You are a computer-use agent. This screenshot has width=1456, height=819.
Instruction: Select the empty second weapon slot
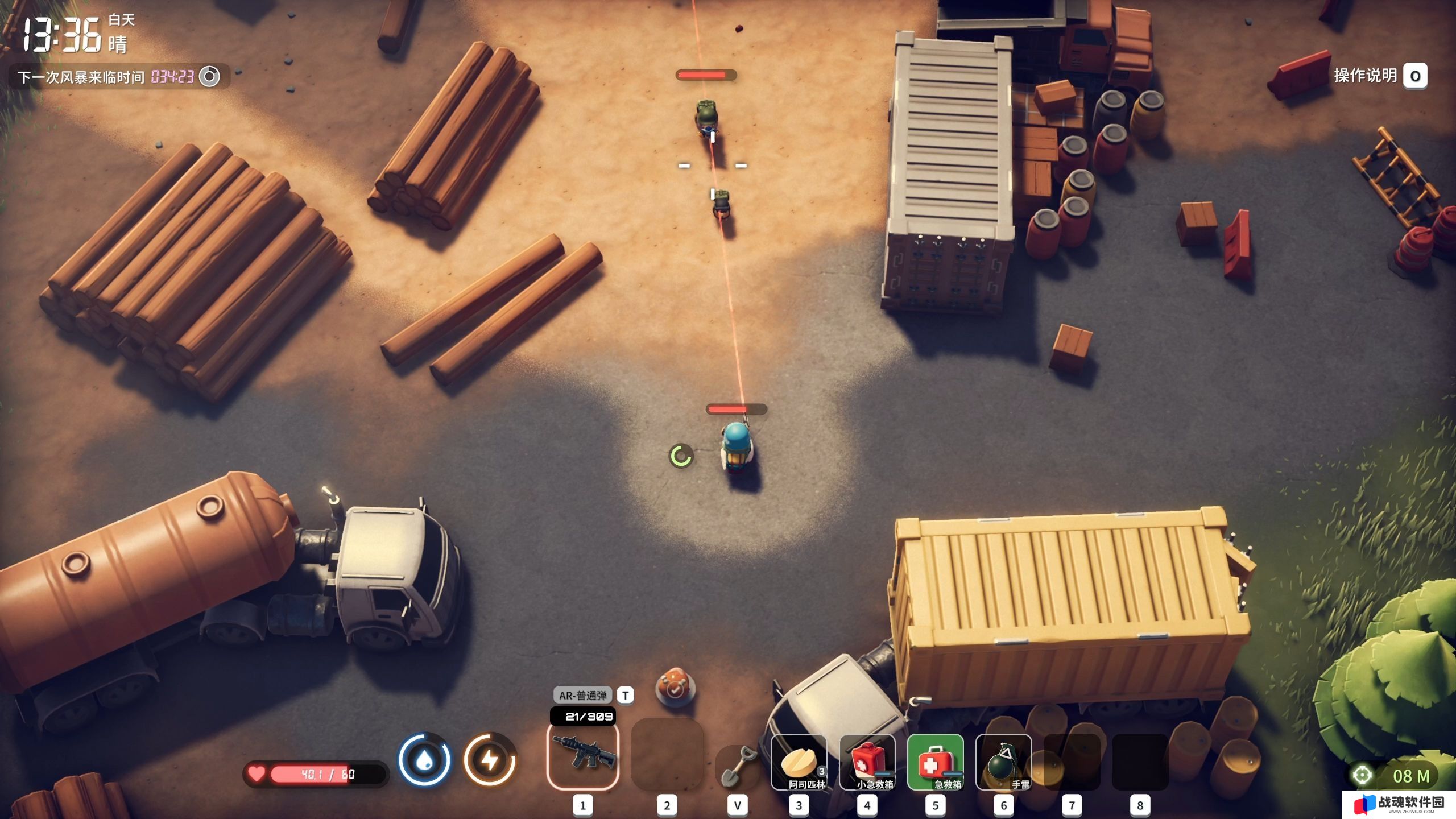[667, 755]
